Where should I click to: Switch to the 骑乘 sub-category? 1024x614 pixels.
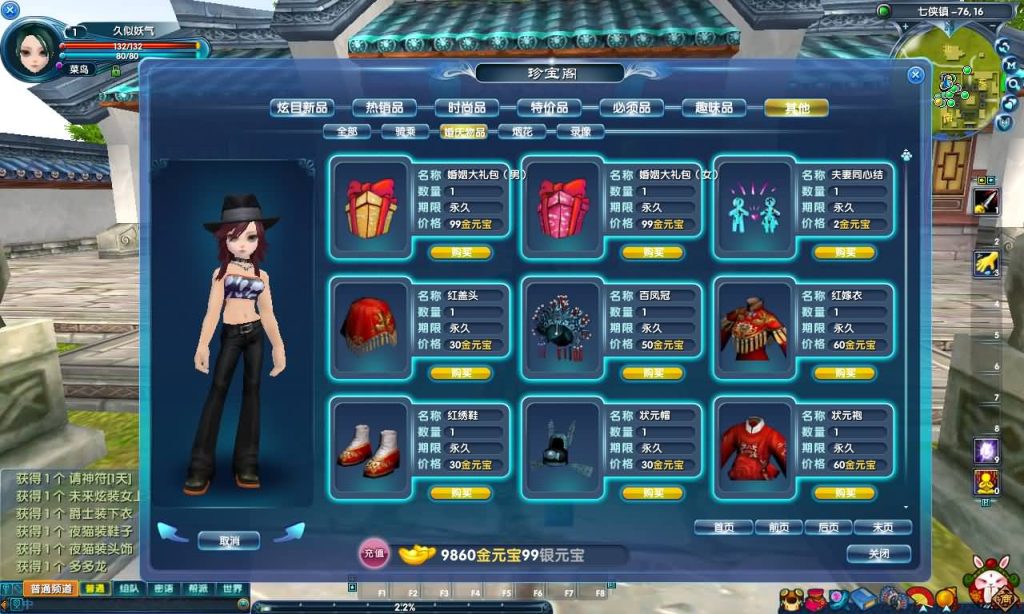click(x=406, y=131)
